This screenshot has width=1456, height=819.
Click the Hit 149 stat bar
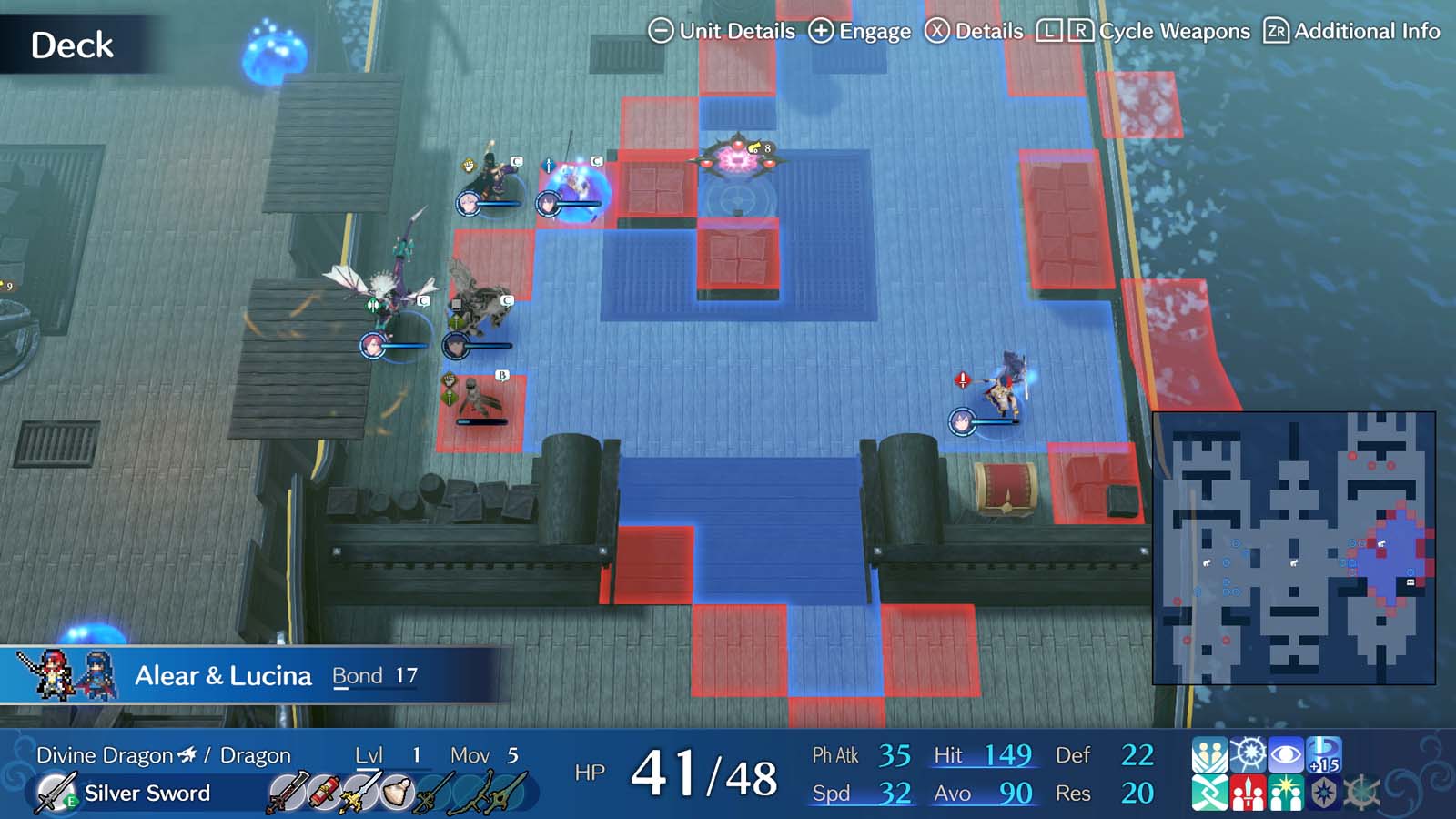point(983,756)
